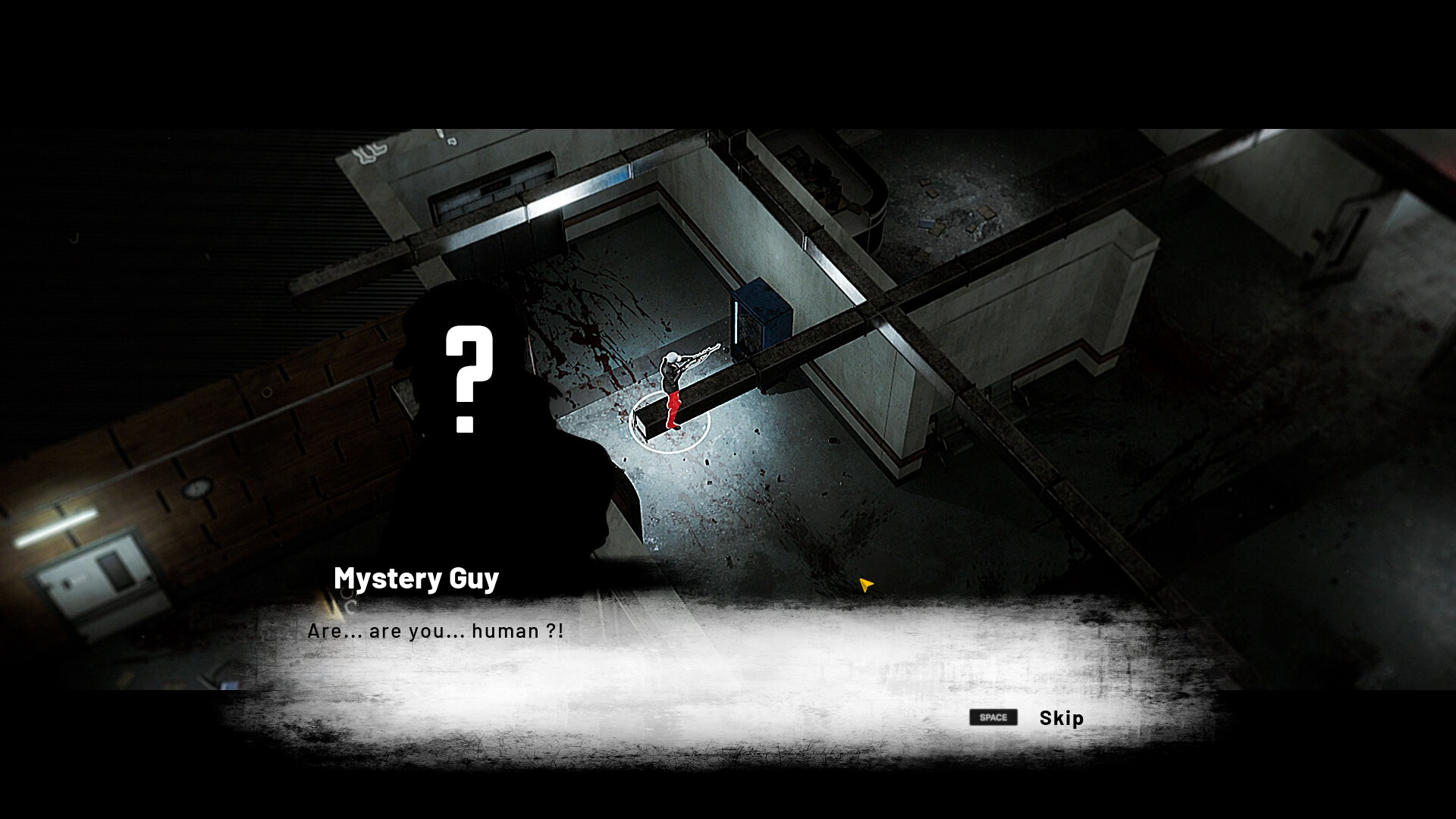Image resolution: width=1456 pixels, height=819 pixels.
Task: Click the dialogue line Are... are you... human
Action: click(436, 630)
